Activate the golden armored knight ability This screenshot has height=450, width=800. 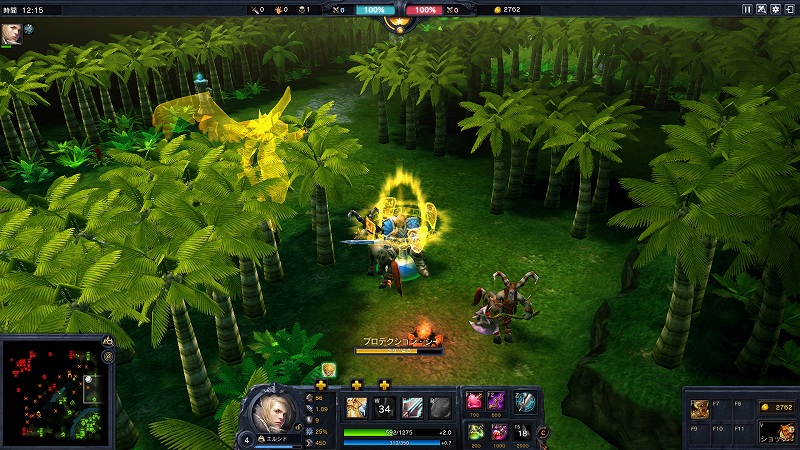(x=356, y=407)
